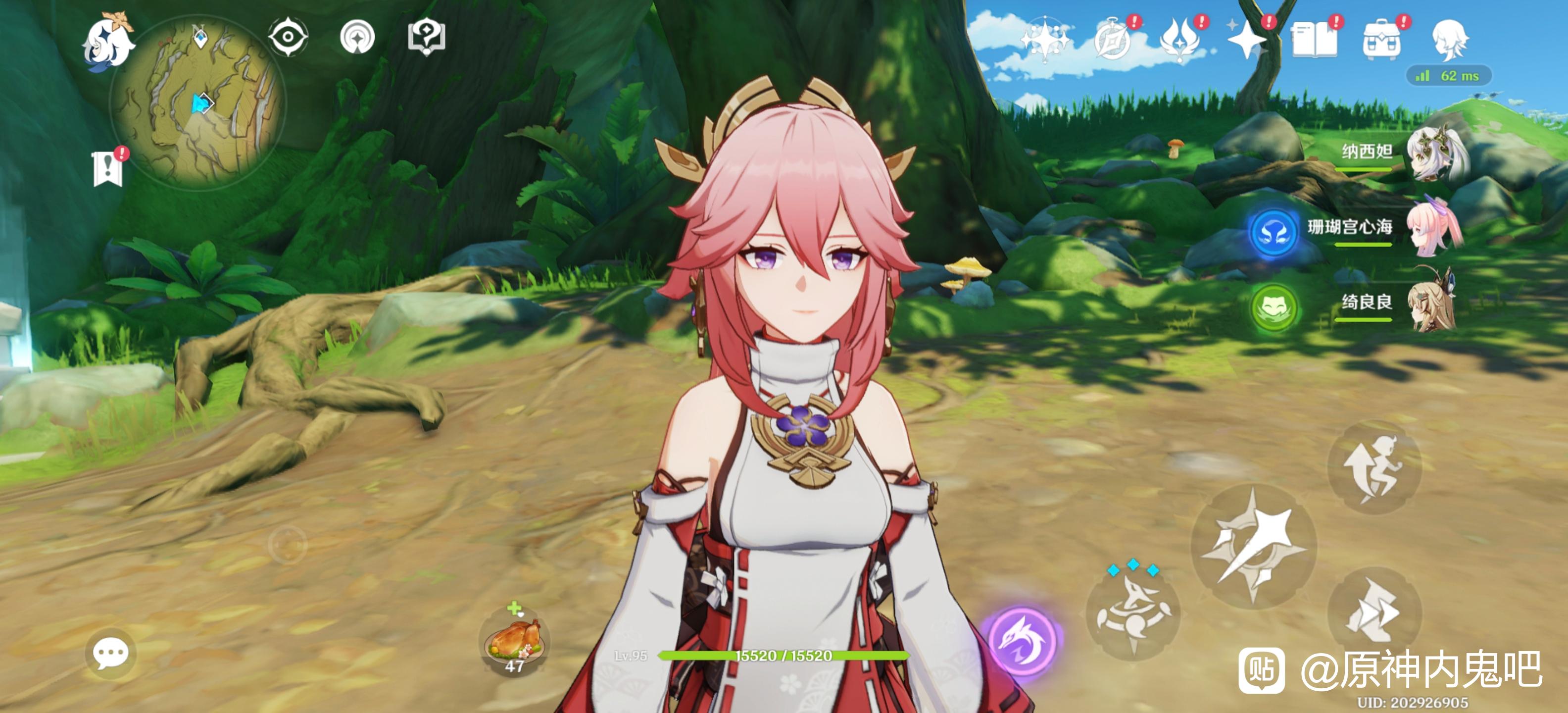Tap the jump button
Image resolution: width=1568 pixels, height=713 pixels.
click(x=1374, y=467)
